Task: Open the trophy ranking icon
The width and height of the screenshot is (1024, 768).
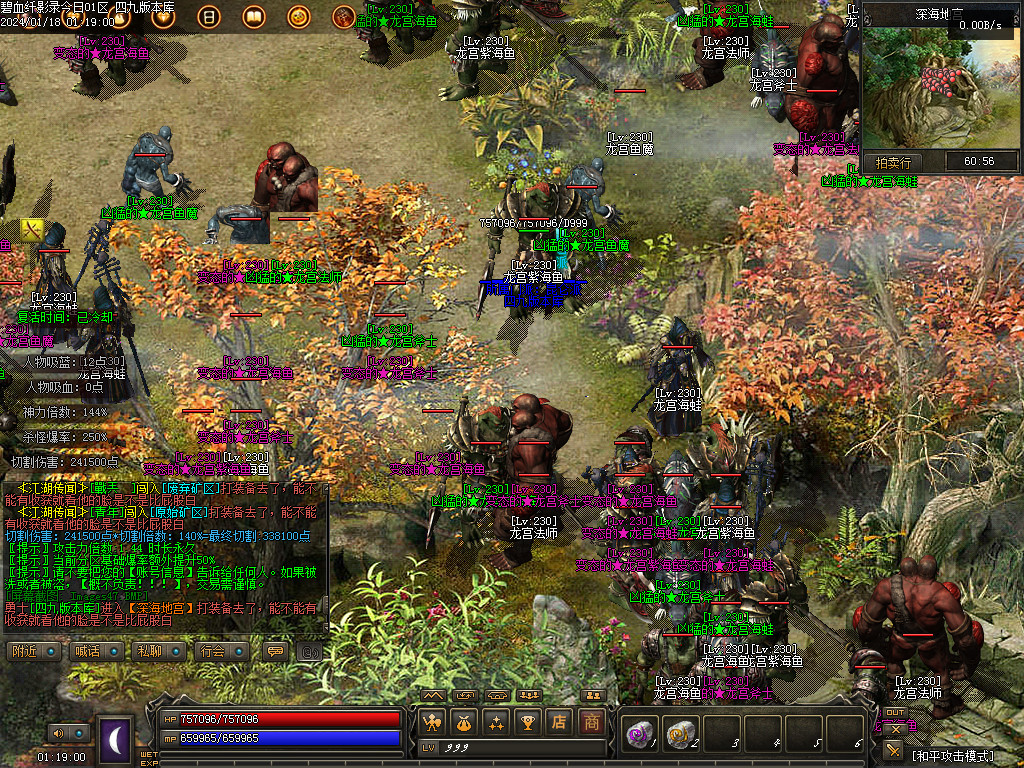Action: click(527, 721)
